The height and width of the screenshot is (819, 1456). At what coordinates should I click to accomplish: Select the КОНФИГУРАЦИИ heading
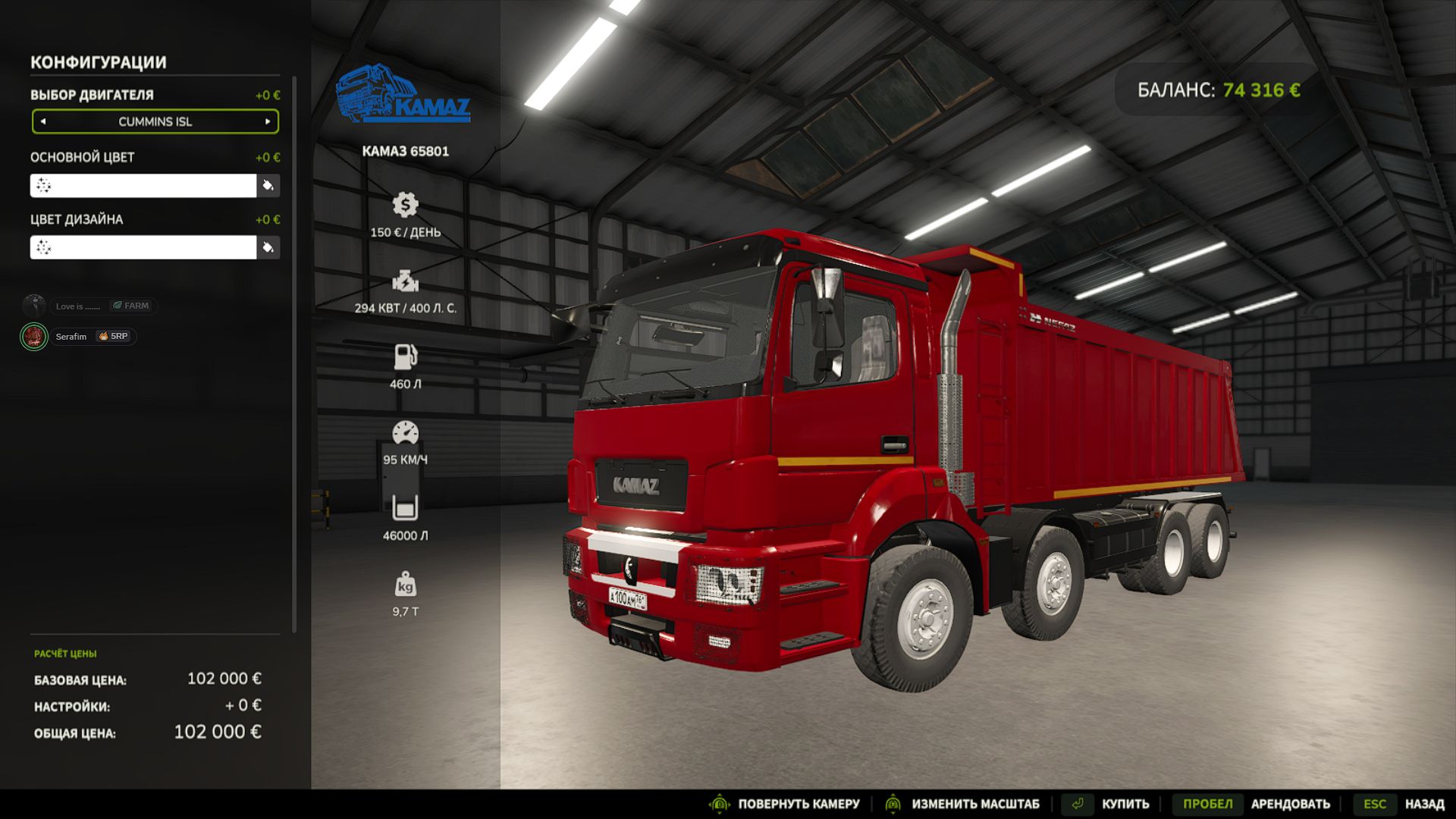pos(98,63)
